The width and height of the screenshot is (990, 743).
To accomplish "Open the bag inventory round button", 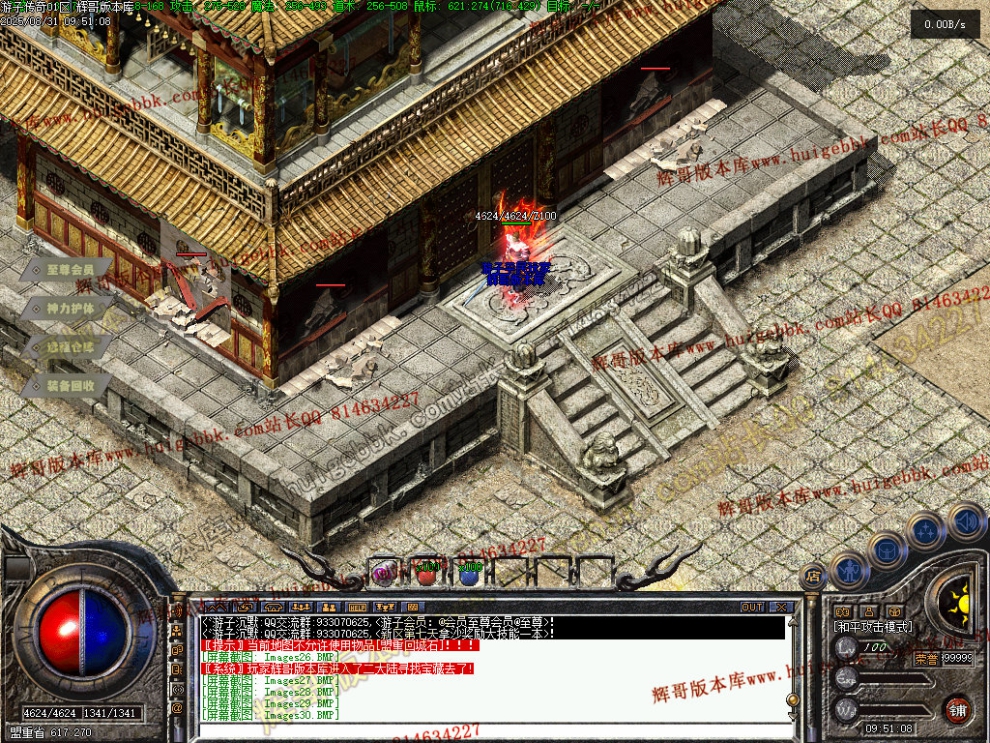I will coord(887,549).
